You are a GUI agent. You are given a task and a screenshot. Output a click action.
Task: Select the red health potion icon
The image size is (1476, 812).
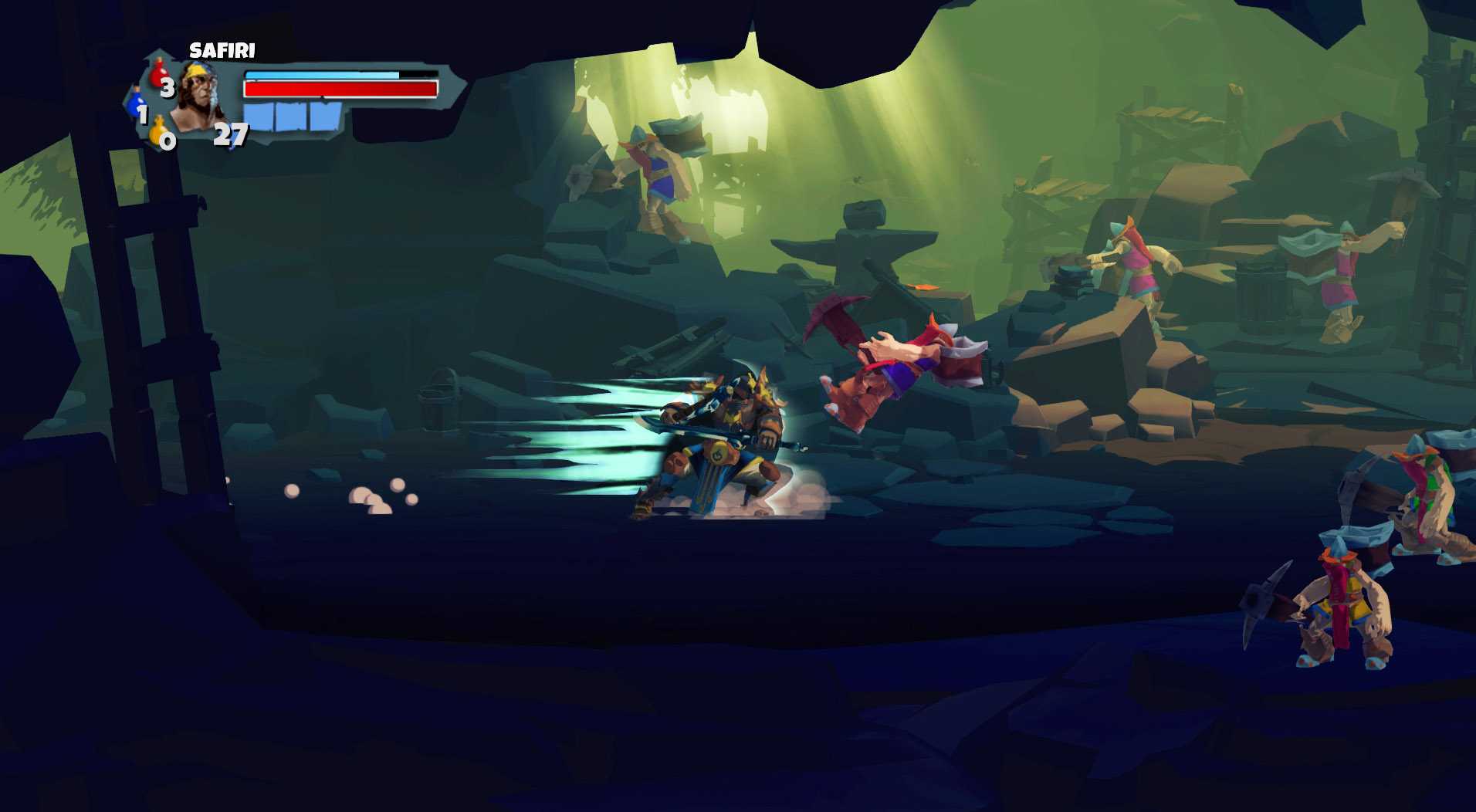[x=157, y=74]
